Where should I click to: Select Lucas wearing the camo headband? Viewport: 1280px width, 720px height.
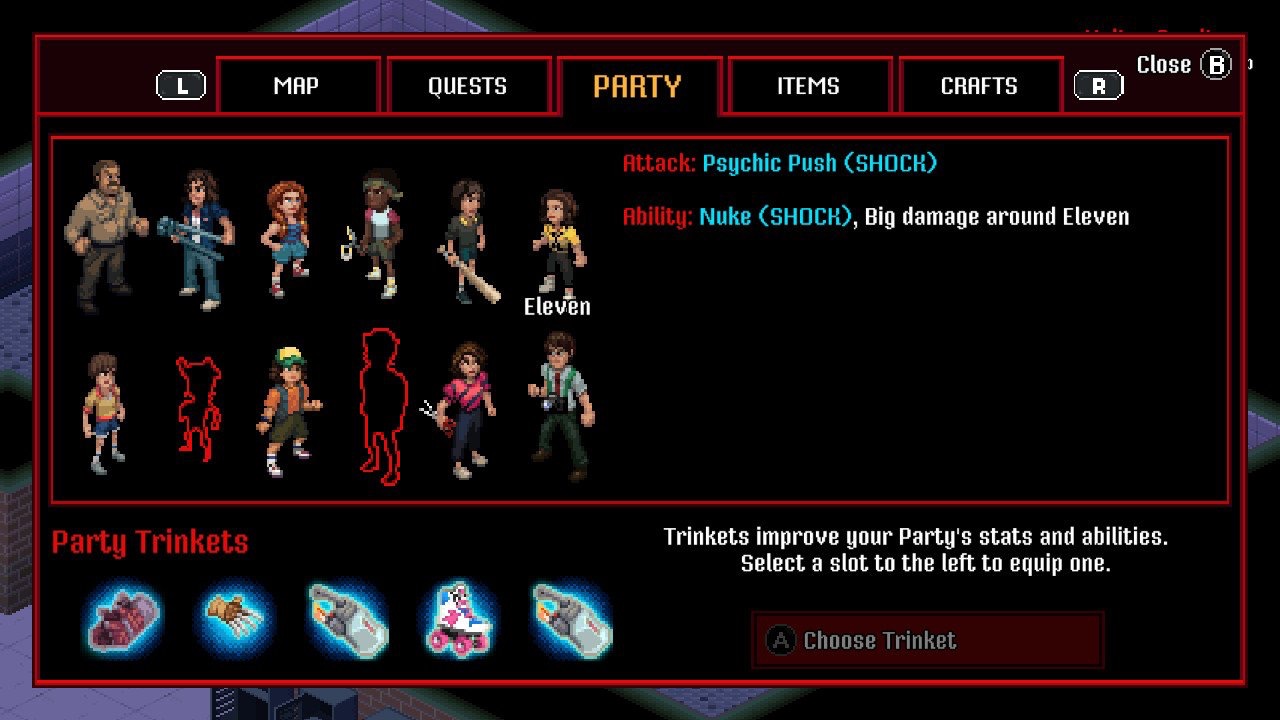coord(376,235)
